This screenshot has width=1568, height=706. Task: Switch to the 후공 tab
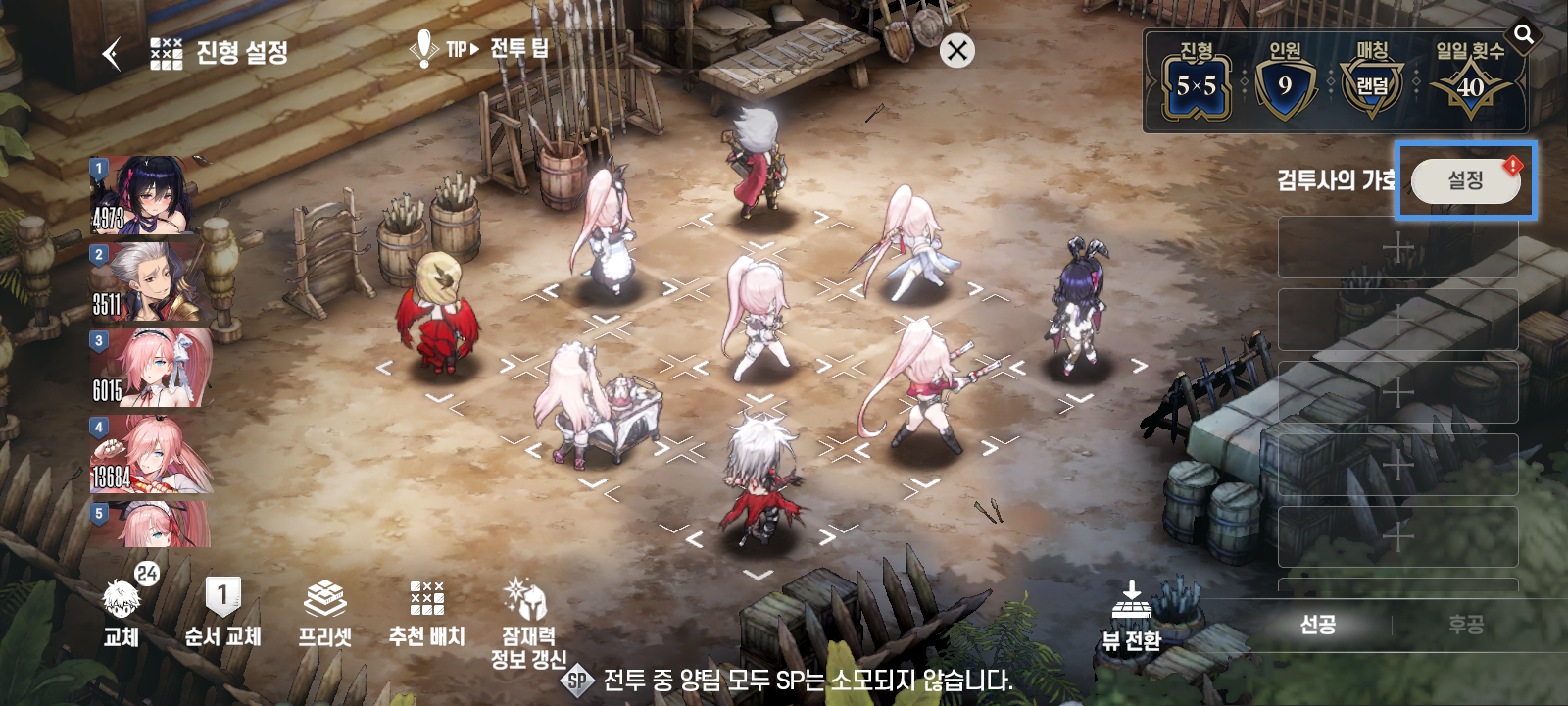tap(1465, 625)
